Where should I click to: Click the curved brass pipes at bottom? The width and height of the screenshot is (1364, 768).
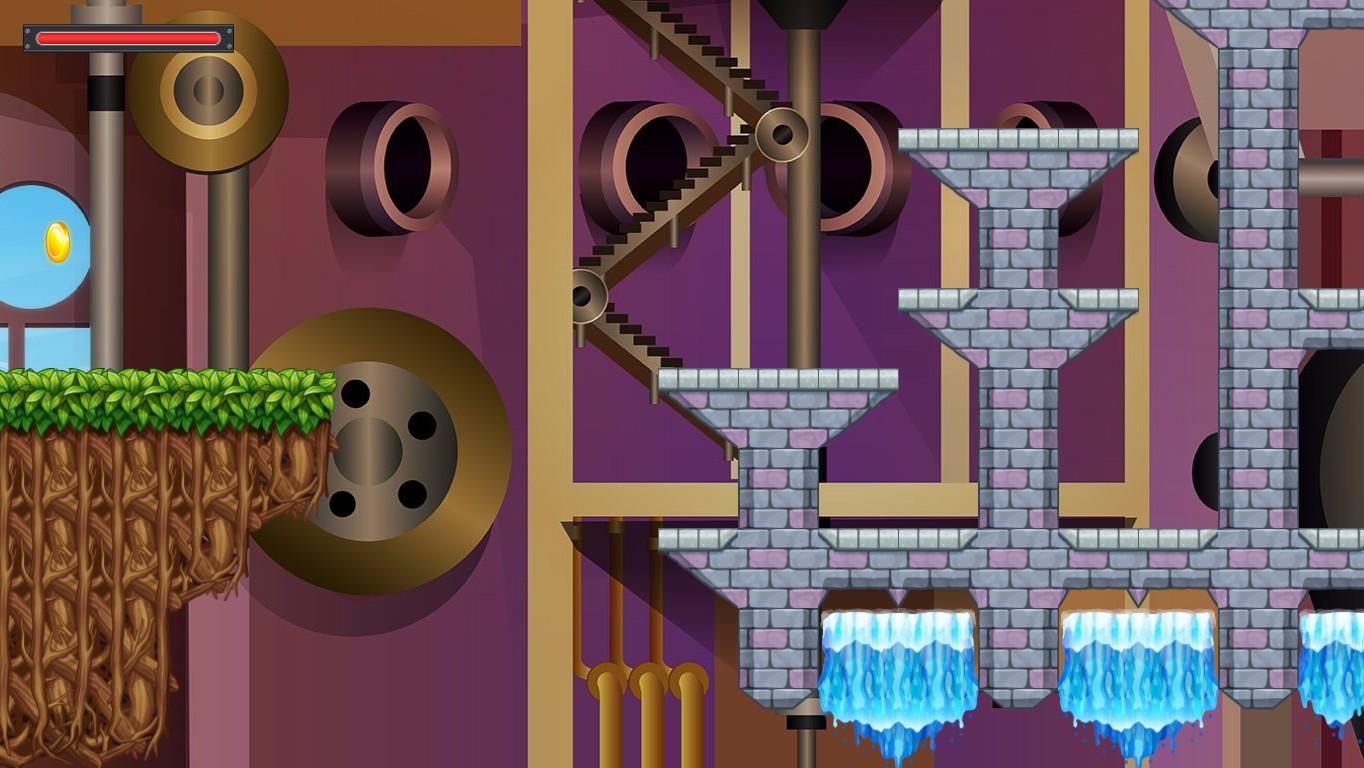coord(640,680)
